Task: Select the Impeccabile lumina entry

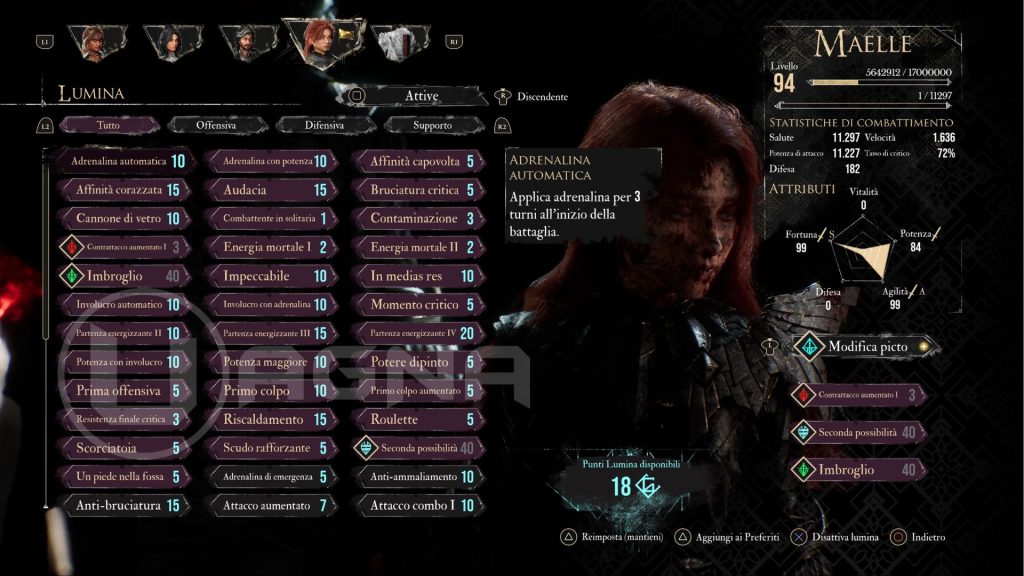Action: coord(267,276)
